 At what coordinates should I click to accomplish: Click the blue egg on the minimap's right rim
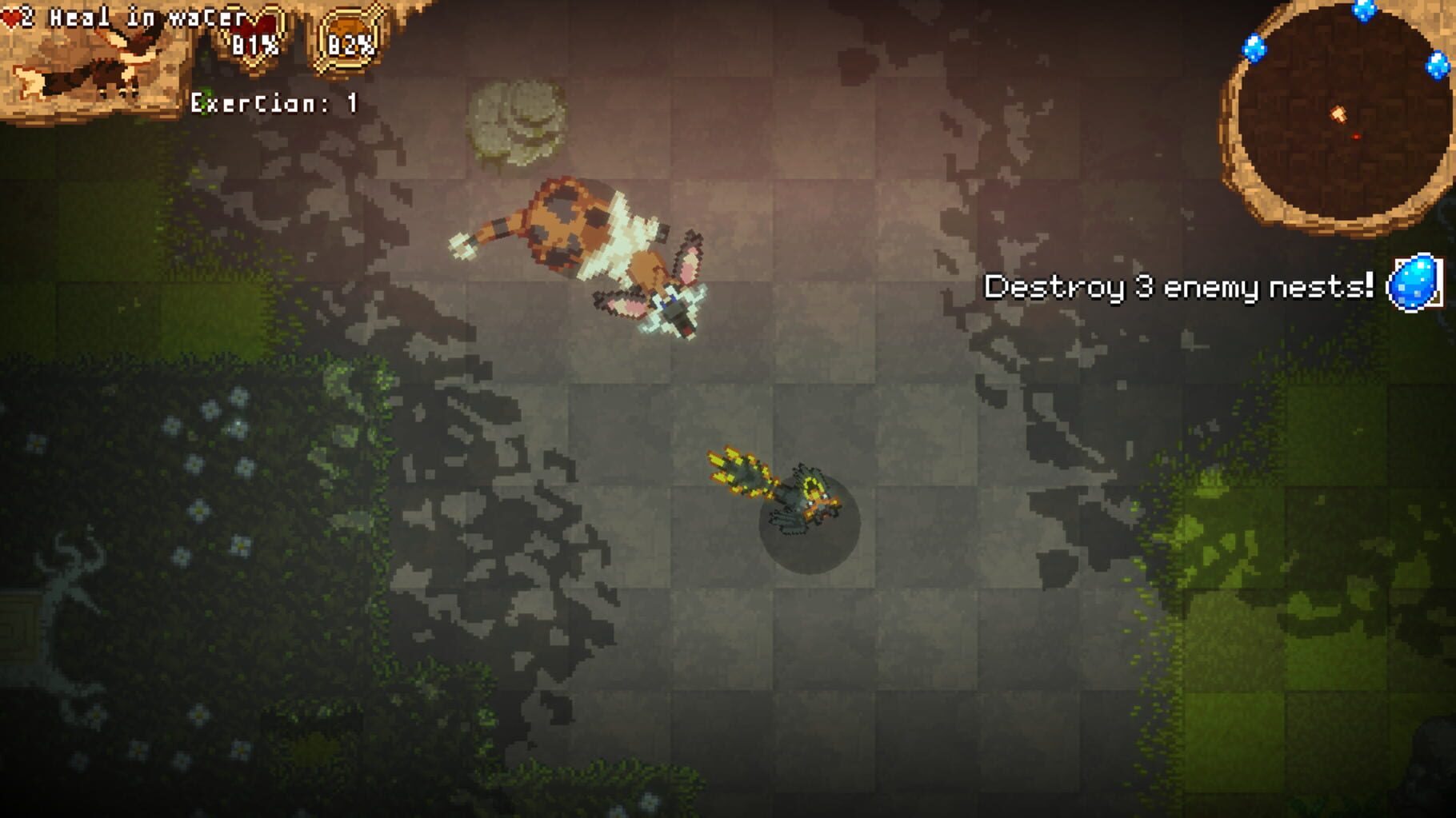click(1438, 66)
